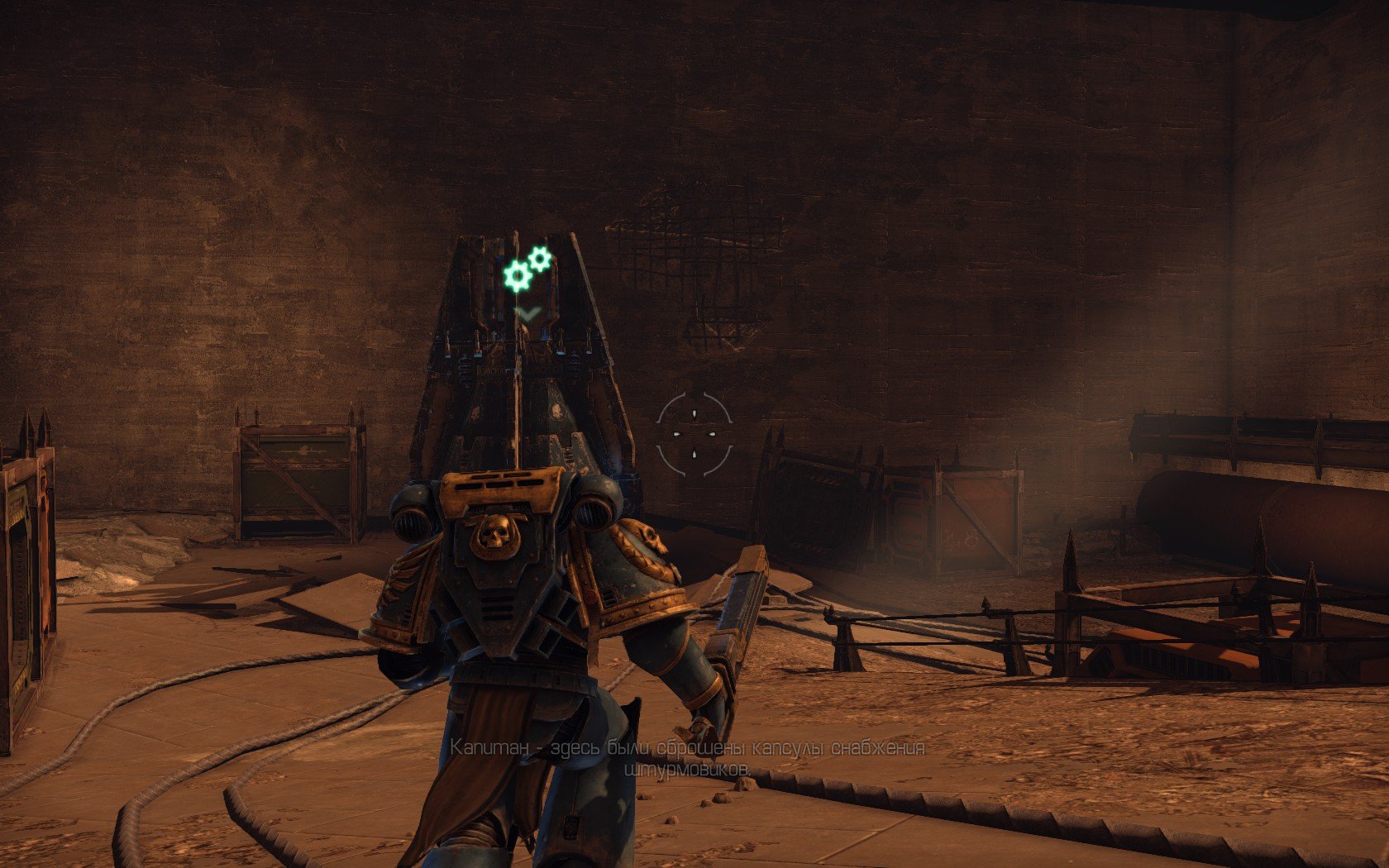
Task: Click the green gears objective marker
Action: [x=526, y=269]
